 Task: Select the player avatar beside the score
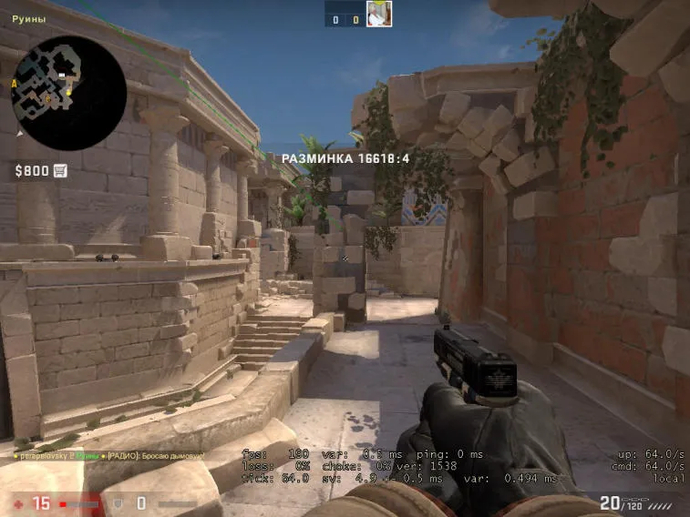[379, 14]
